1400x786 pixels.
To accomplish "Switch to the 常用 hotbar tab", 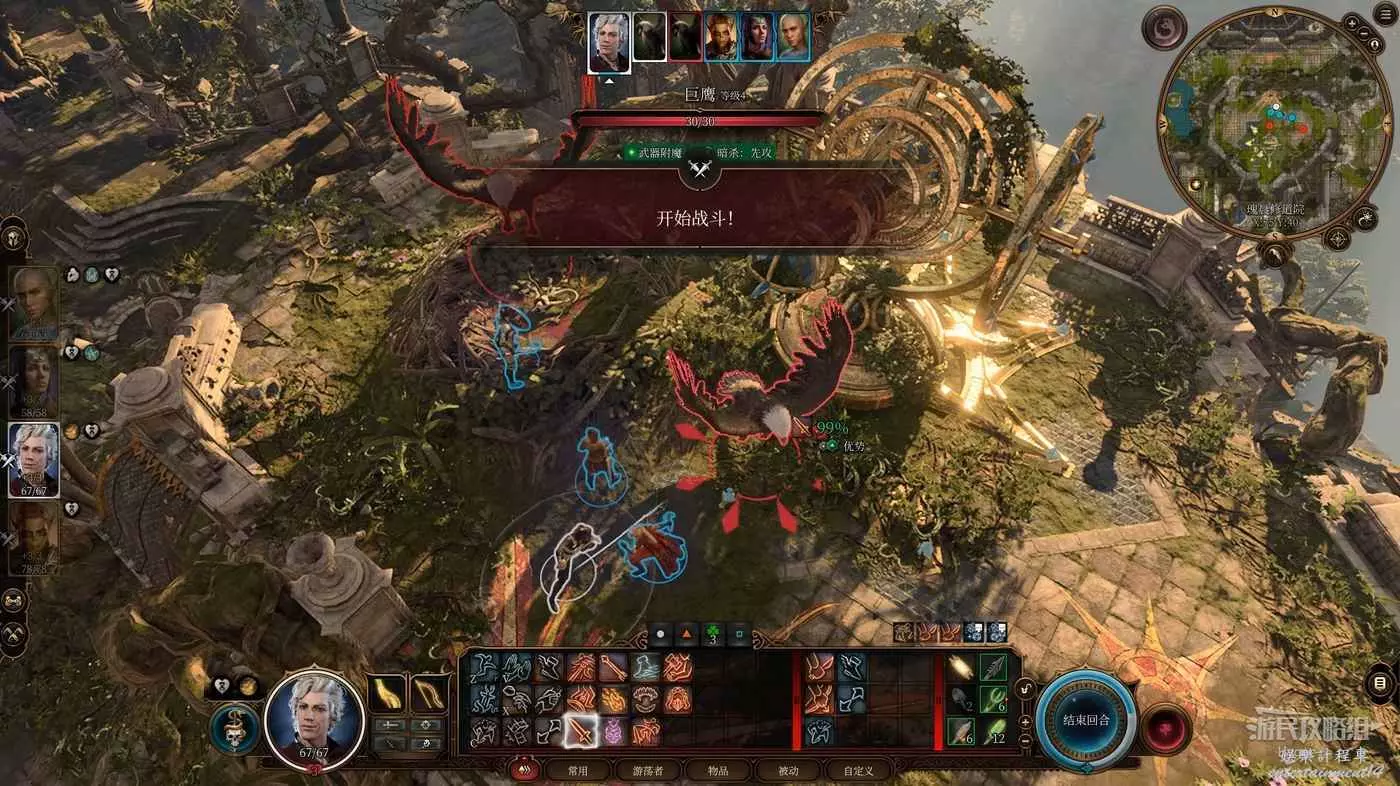I will (x=577, y=770).
